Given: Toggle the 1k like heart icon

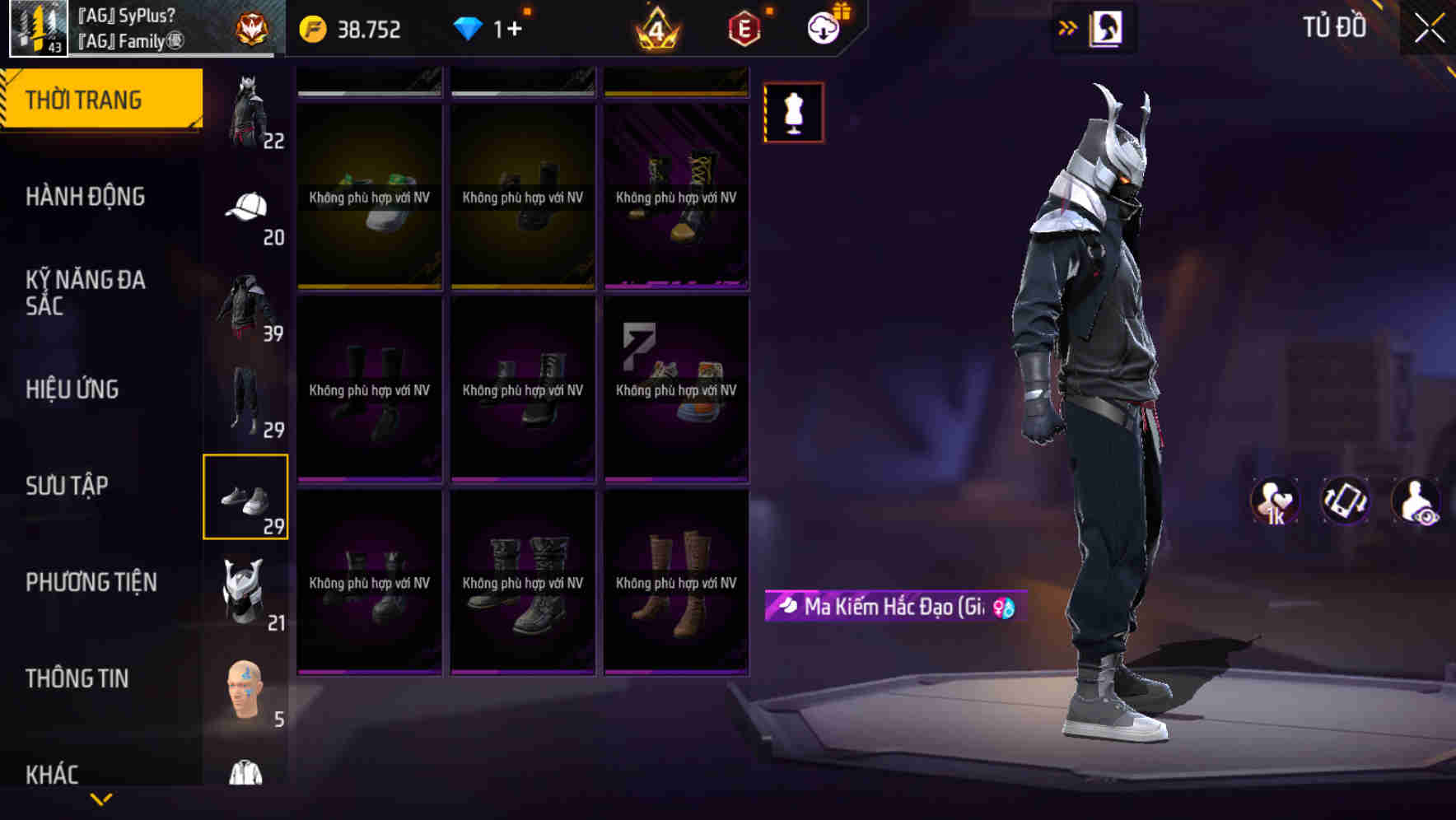Looking at the screenshot, I should pyautogui.click(x=1276, y=501).
